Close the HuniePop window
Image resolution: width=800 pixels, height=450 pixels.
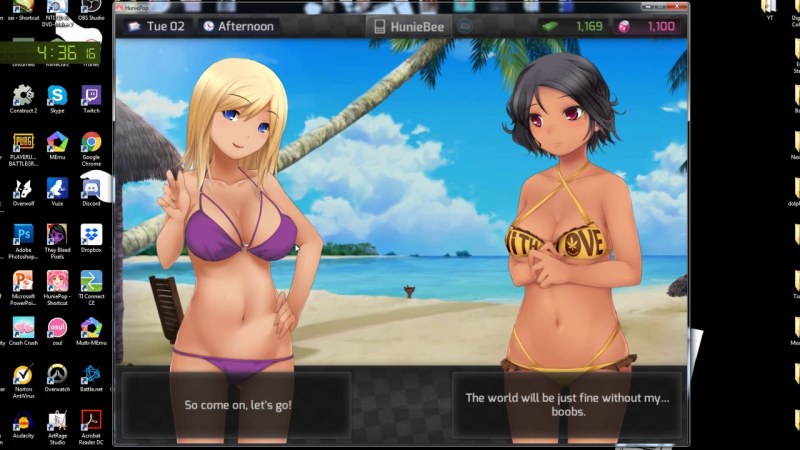(x=678, y=7)
